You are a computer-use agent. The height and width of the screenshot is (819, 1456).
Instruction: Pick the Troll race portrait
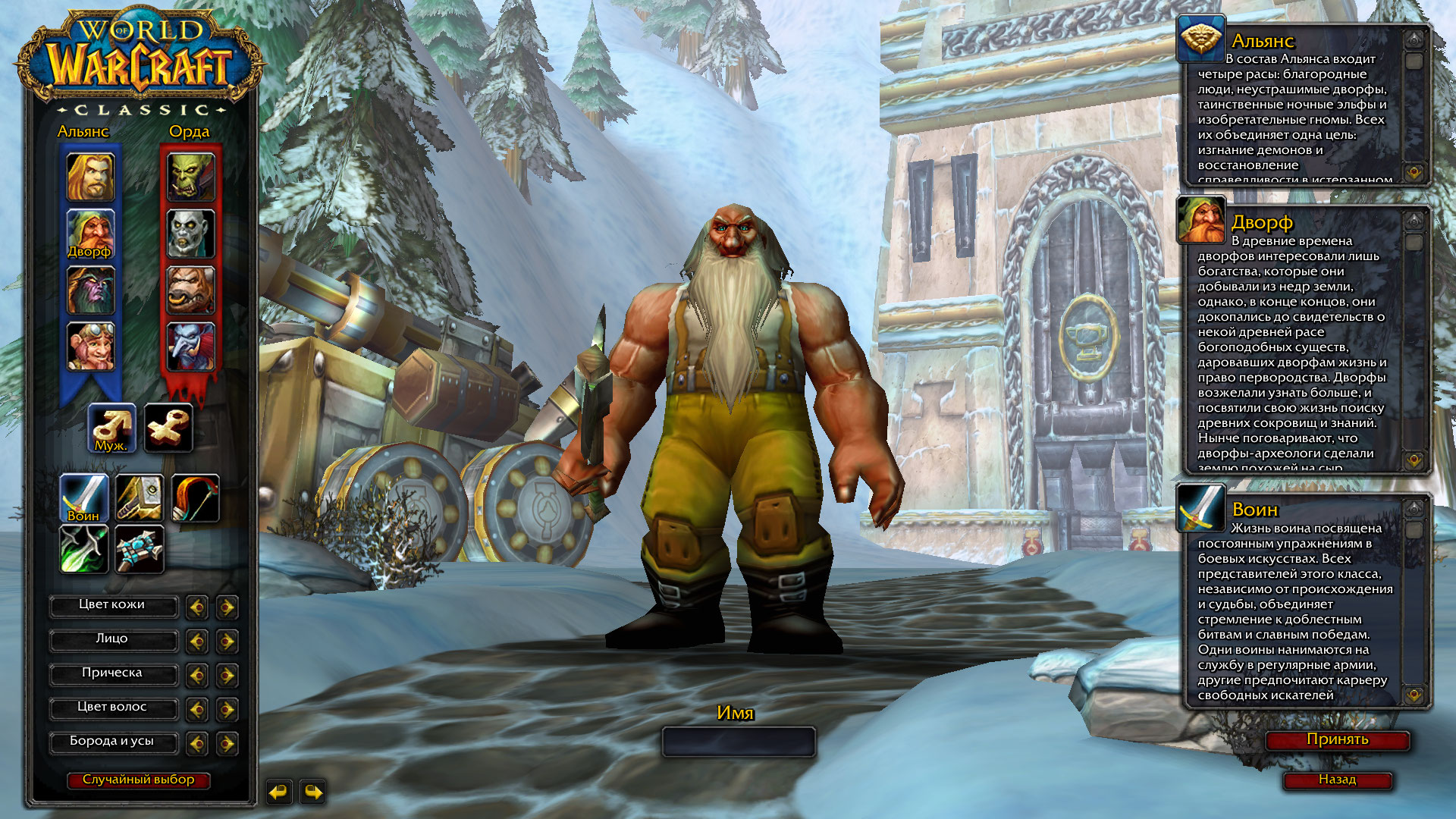[191, 347]
